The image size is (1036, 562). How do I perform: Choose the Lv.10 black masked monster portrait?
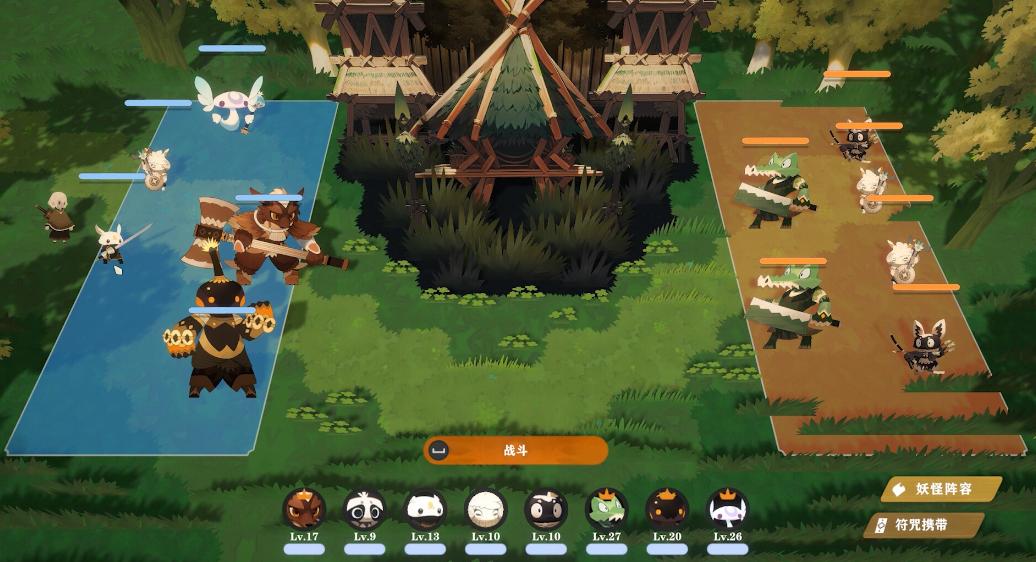[x=546, y=509]
